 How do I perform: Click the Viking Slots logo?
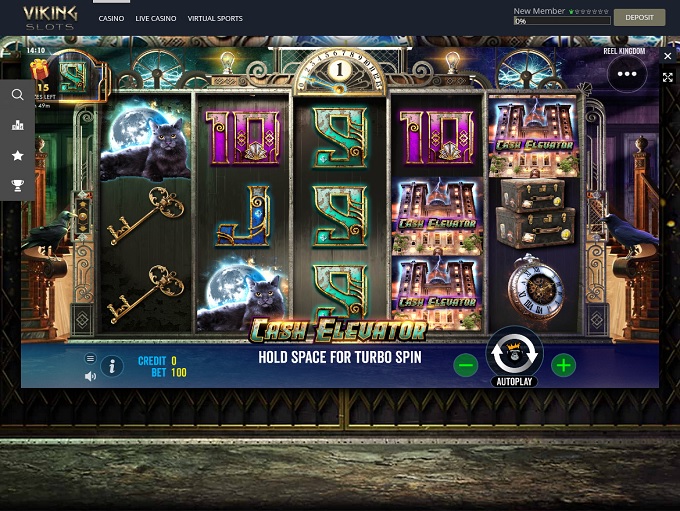click(50, 17)
